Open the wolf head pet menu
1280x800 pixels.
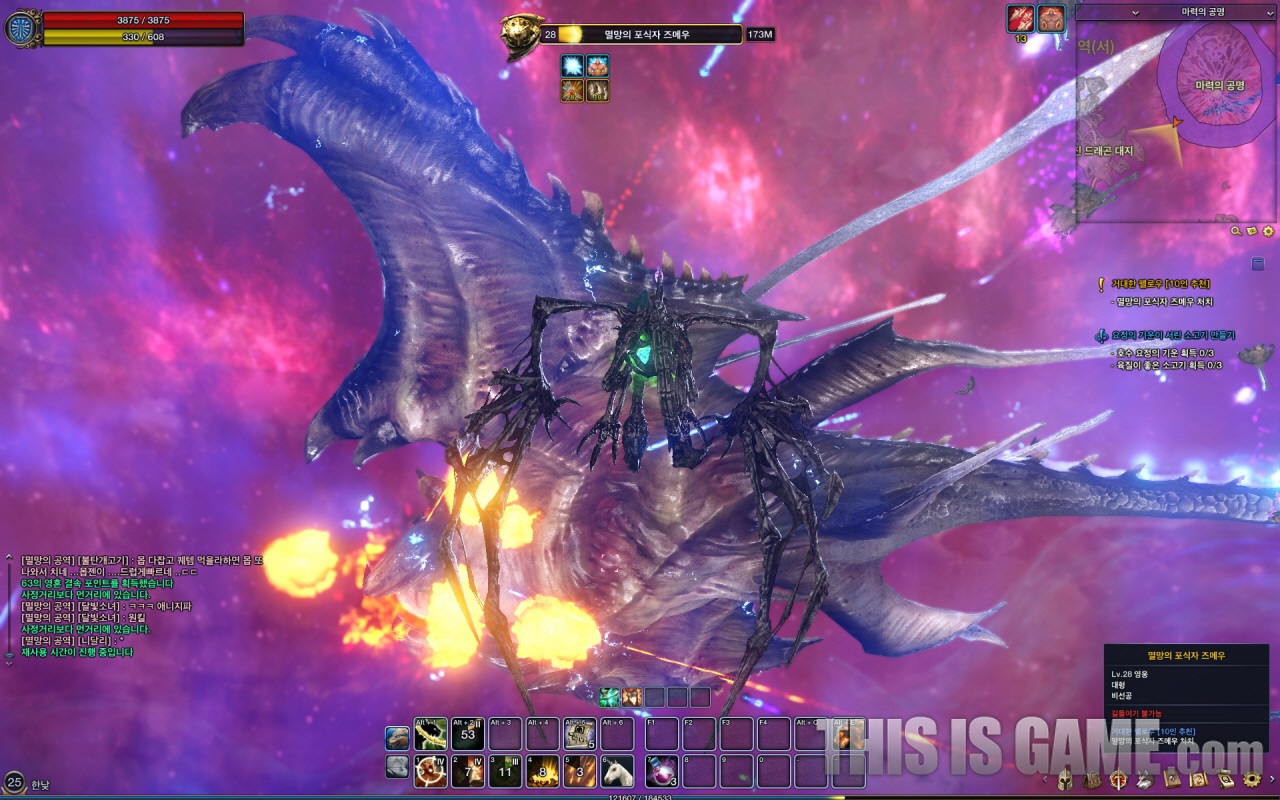click(x=1145, y=779)
